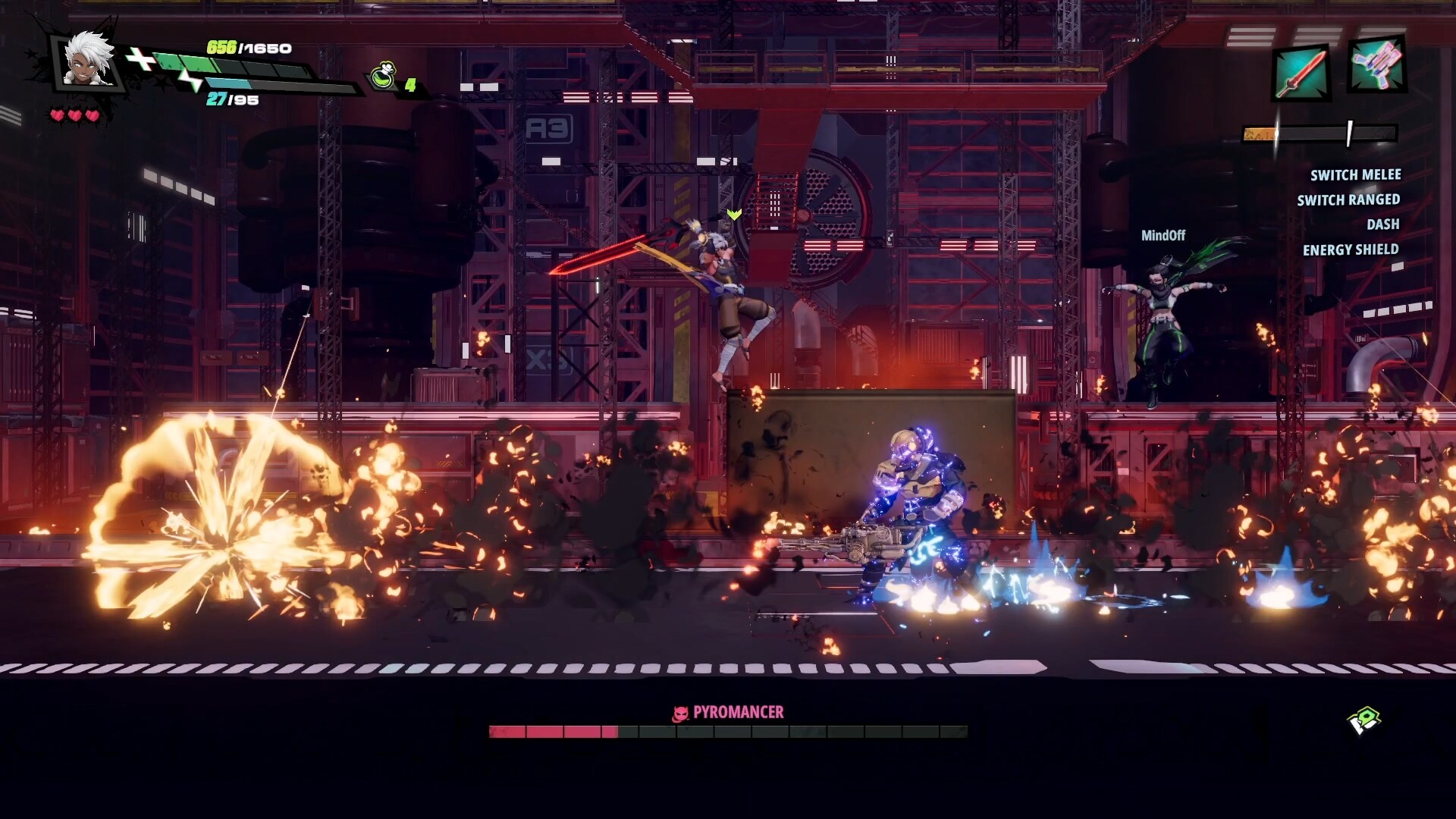Image resolution: width=1456 pixels, height=819 pixels.
Task: Select the red sword melee weapon icon
Action: (1300, 74)
